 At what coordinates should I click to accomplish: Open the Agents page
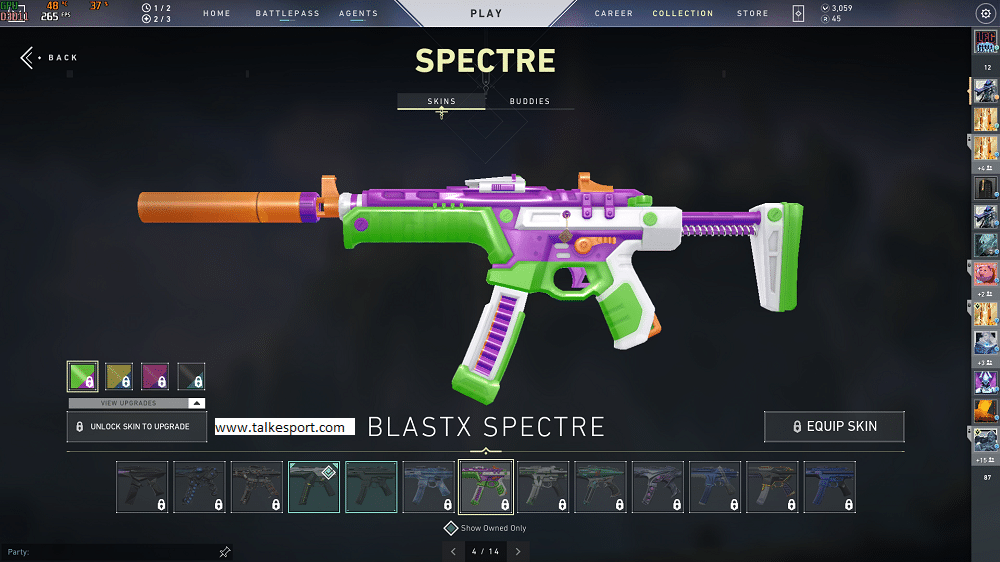coord(358,14)
